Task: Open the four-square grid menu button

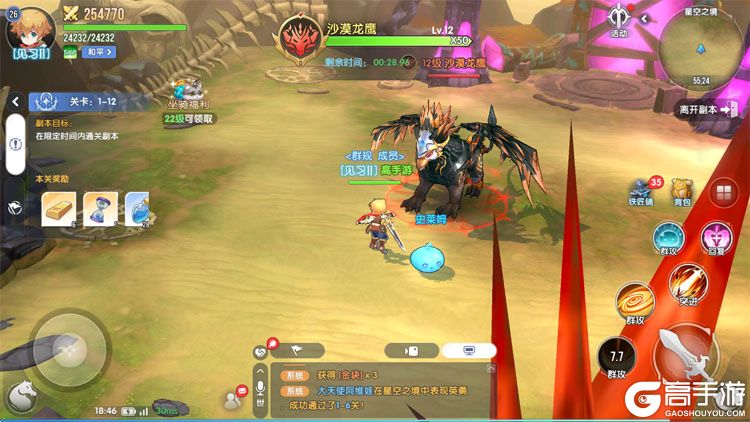Action: (x=722, y=194)
